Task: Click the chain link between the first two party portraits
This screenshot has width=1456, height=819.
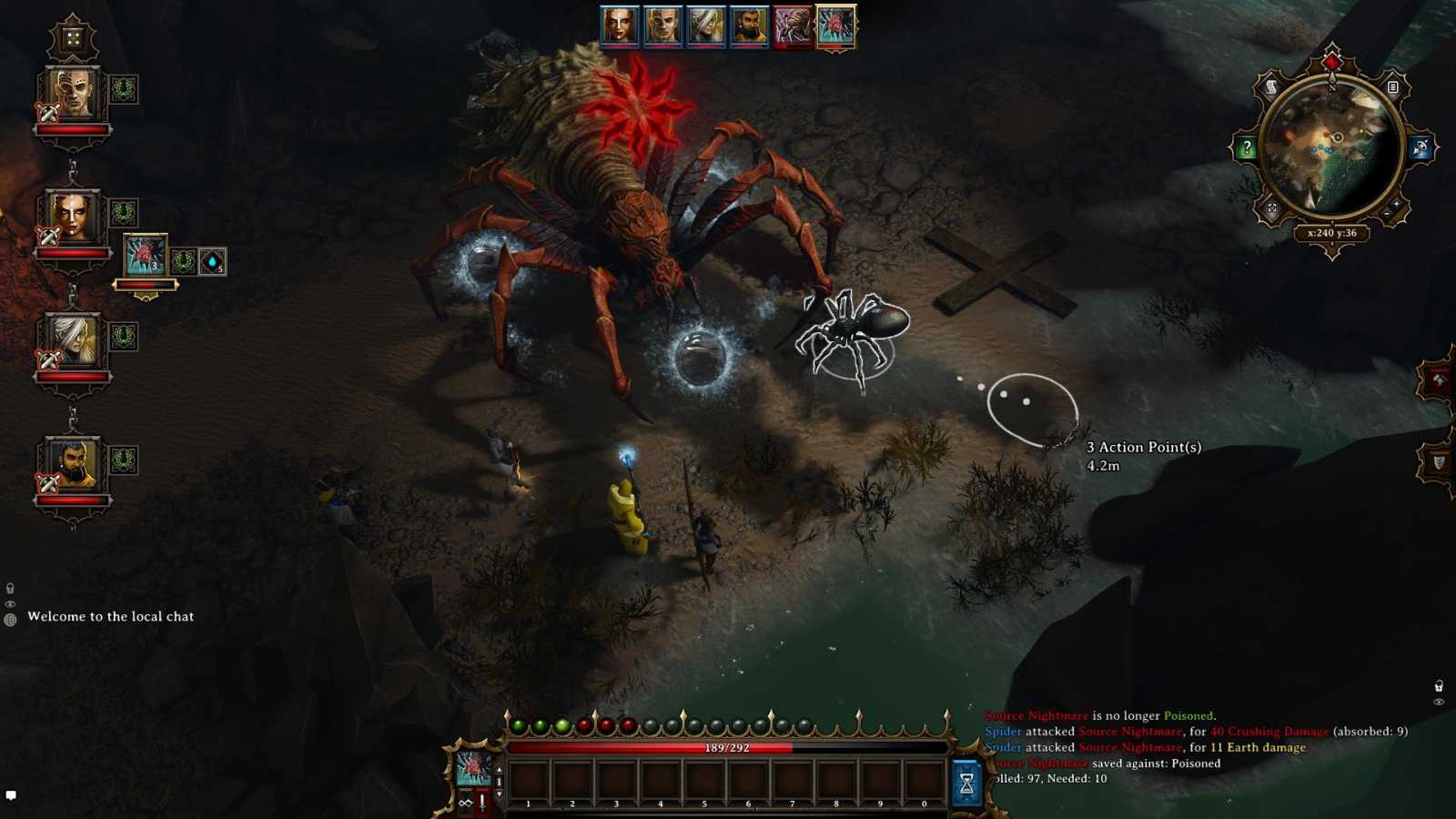Action: pyautogui.click(x=71, y=168)
